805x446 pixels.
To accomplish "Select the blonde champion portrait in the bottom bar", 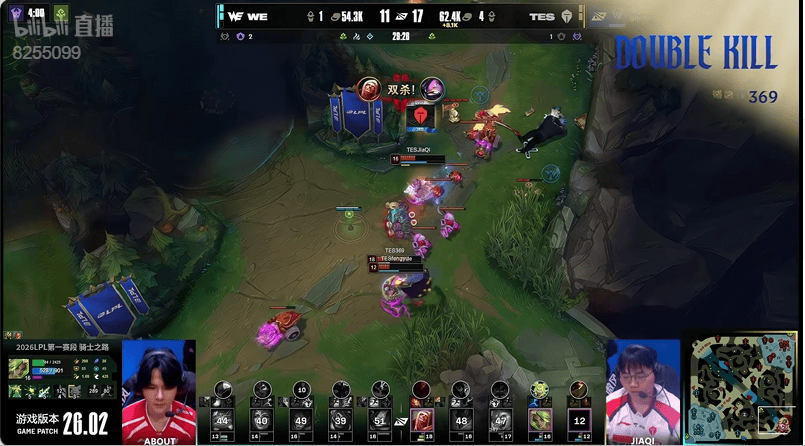I will (540, 419).
